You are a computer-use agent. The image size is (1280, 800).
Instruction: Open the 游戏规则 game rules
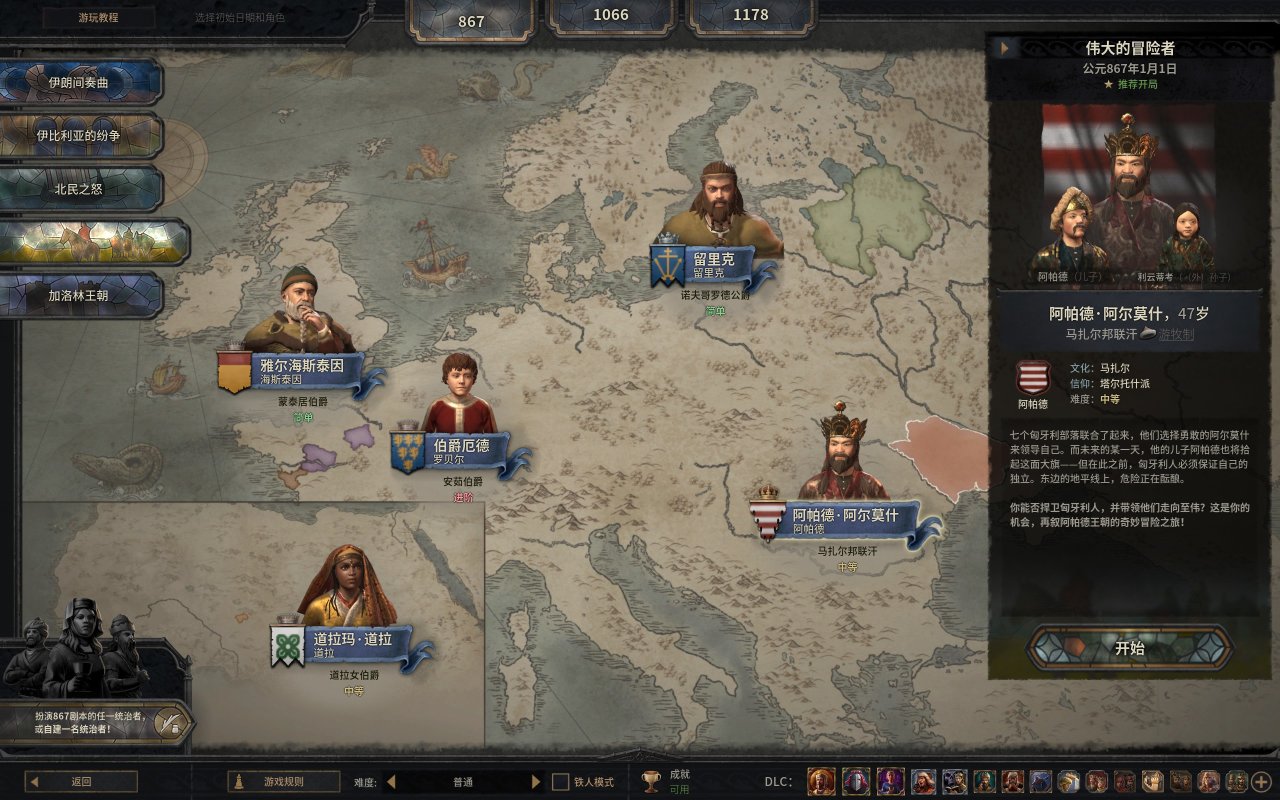[x=283, y=782]
